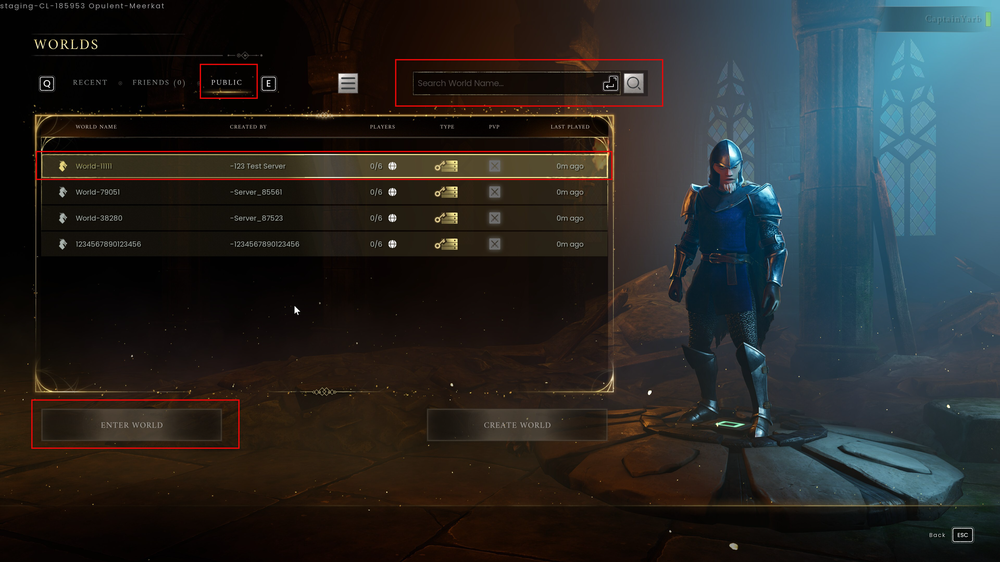1000x562 pixels.
Task: Sort worlds by Created By column
Action: click(248, 127)
